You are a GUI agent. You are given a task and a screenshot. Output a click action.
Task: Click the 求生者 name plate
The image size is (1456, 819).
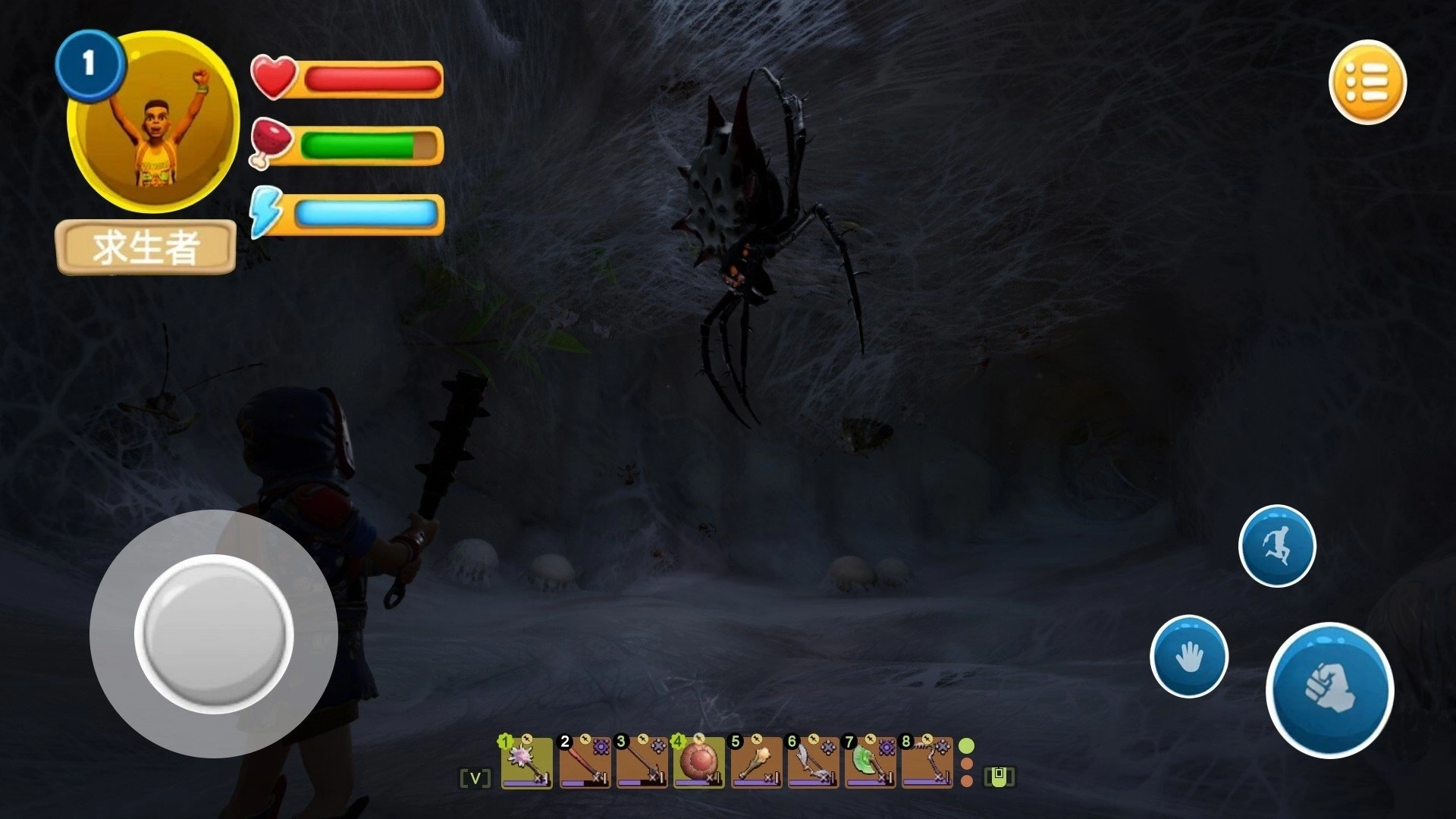pos(146,247)
